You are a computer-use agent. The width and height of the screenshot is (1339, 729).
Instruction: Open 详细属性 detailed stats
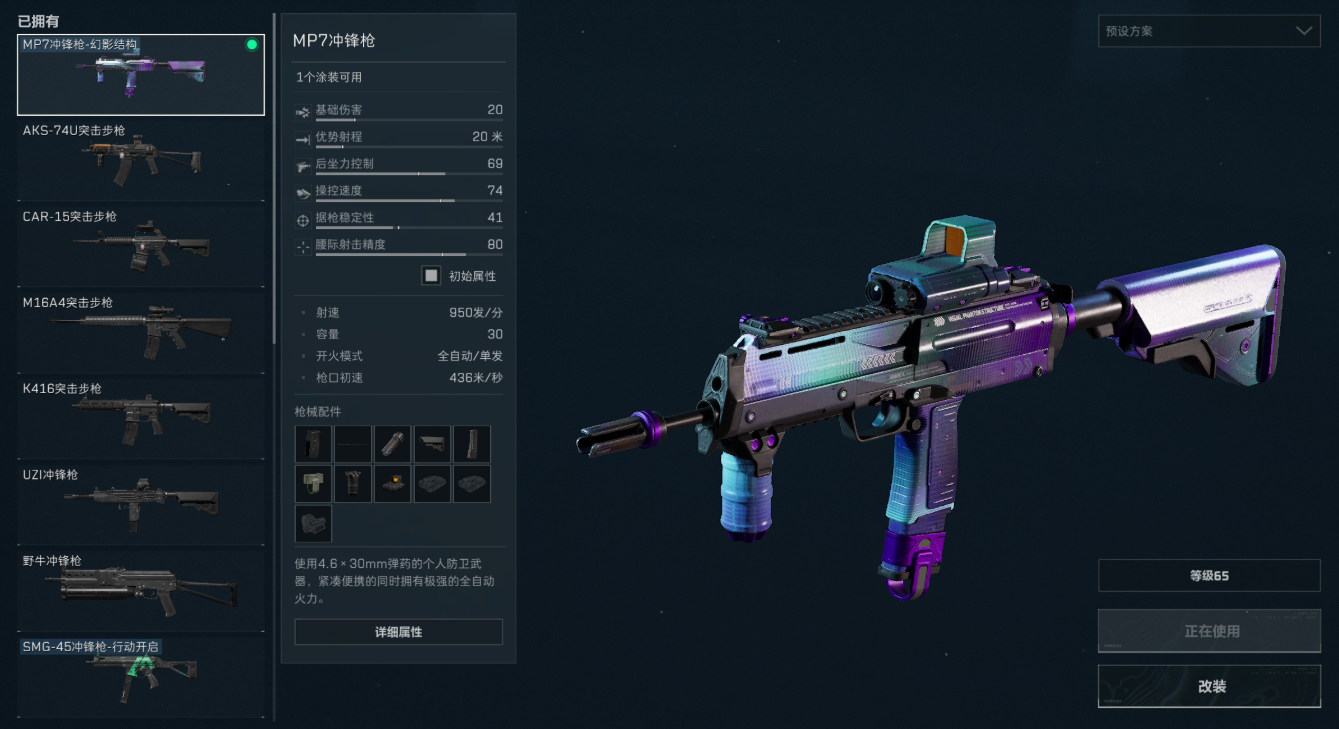398,631
